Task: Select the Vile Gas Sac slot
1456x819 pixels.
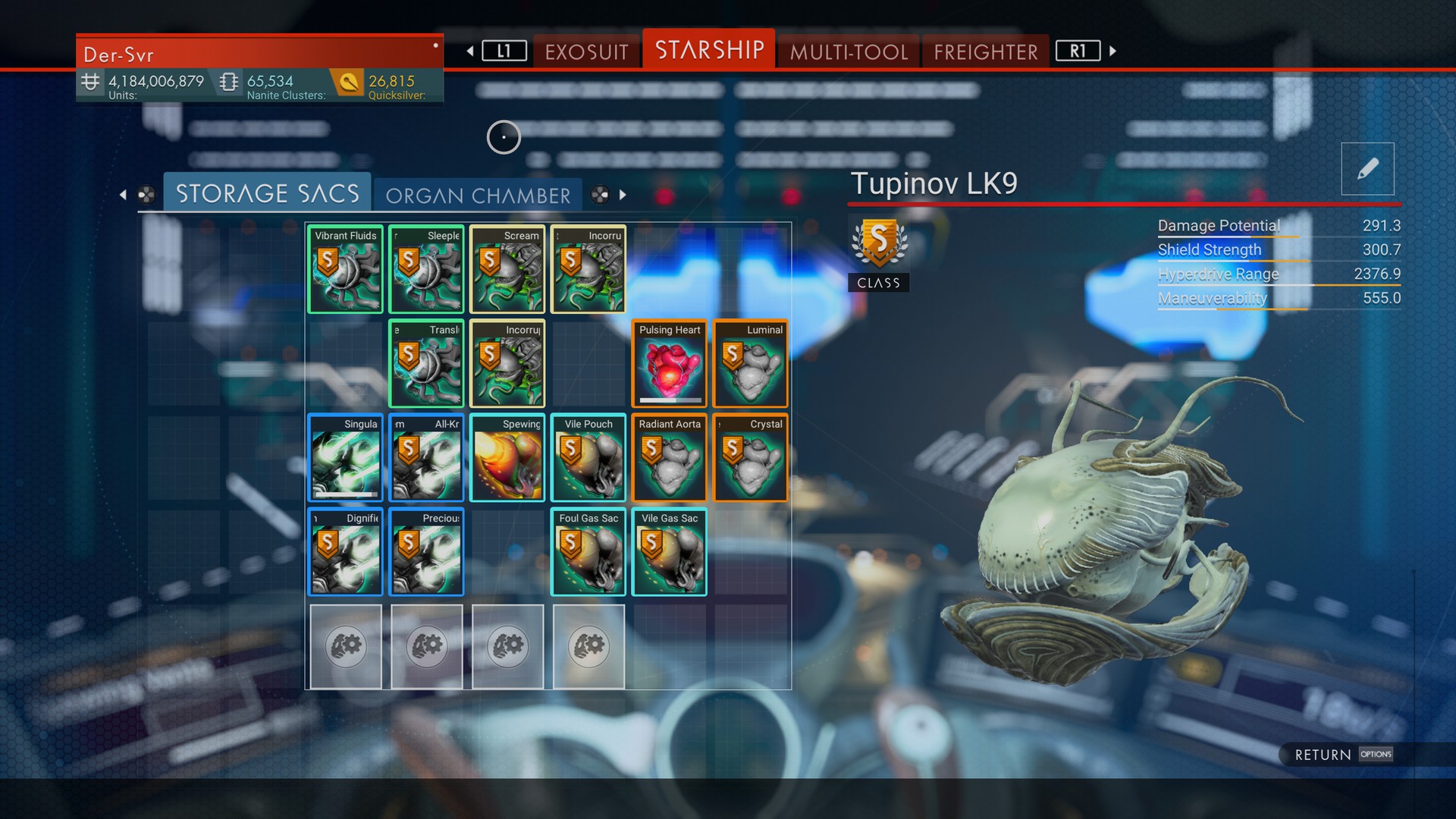Action: tap(670, 552)
